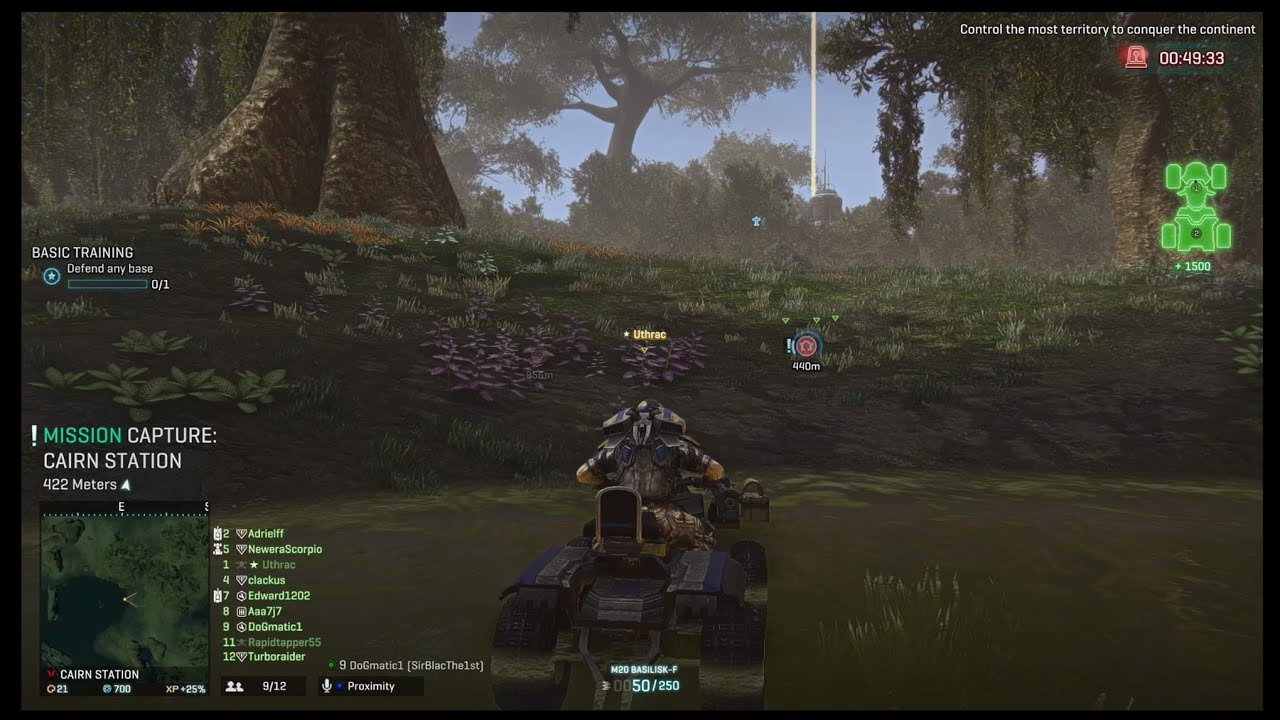Image resolution: width=1280 pixels, height=720 pixels.
Task: Select Turboraider in the squad list
Action: [x=276, y=657]
